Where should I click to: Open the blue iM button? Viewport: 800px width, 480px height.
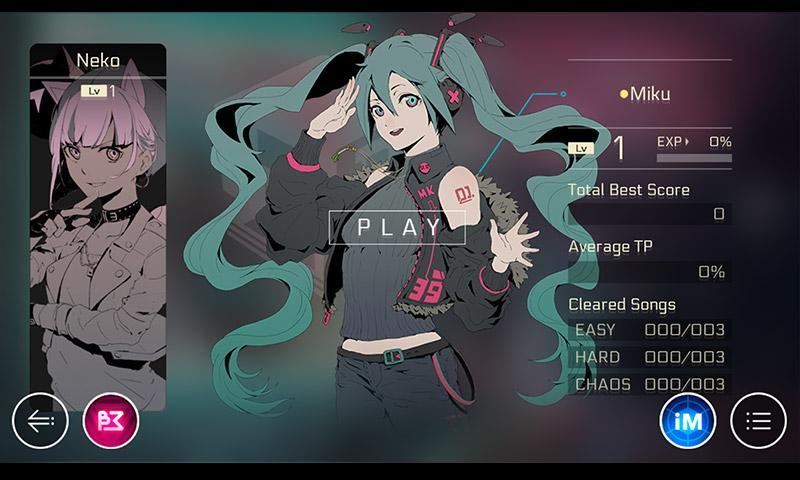coord(687,421)
